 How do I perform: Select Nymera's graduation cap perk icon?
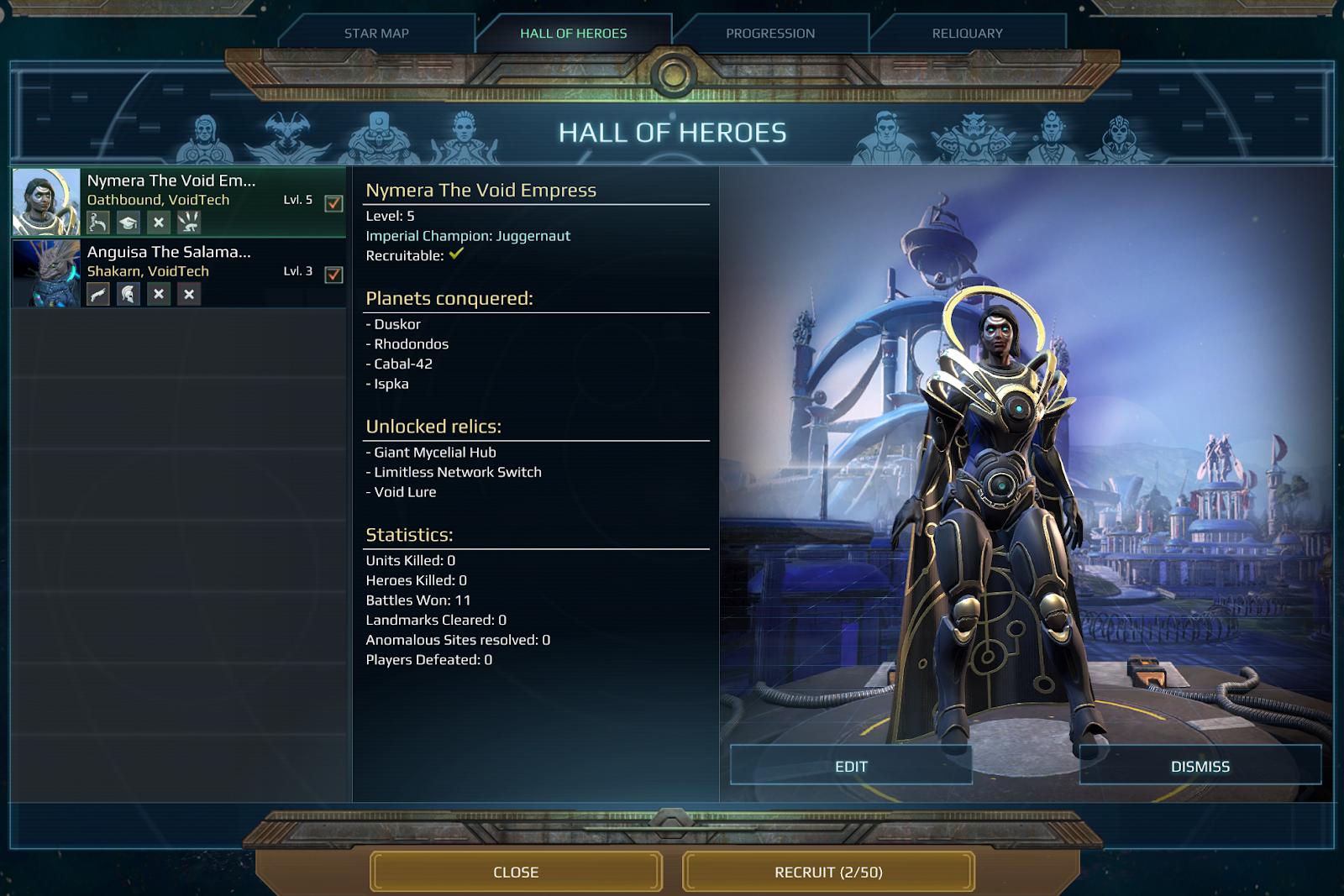tap(129, 223)
